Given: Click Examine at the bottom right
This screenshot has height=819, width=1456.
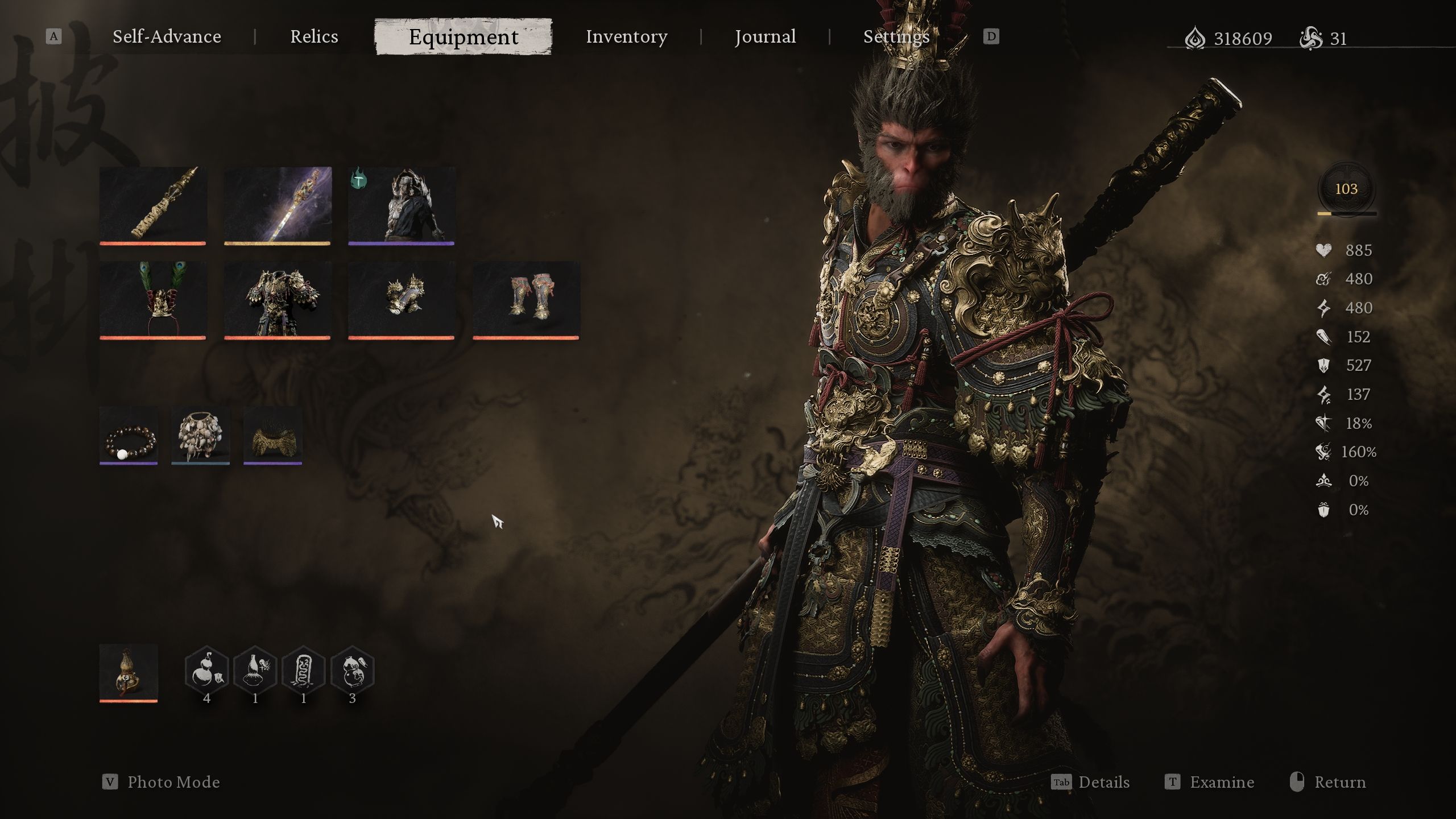Looking at the screenshot, I should (1224, 782).
